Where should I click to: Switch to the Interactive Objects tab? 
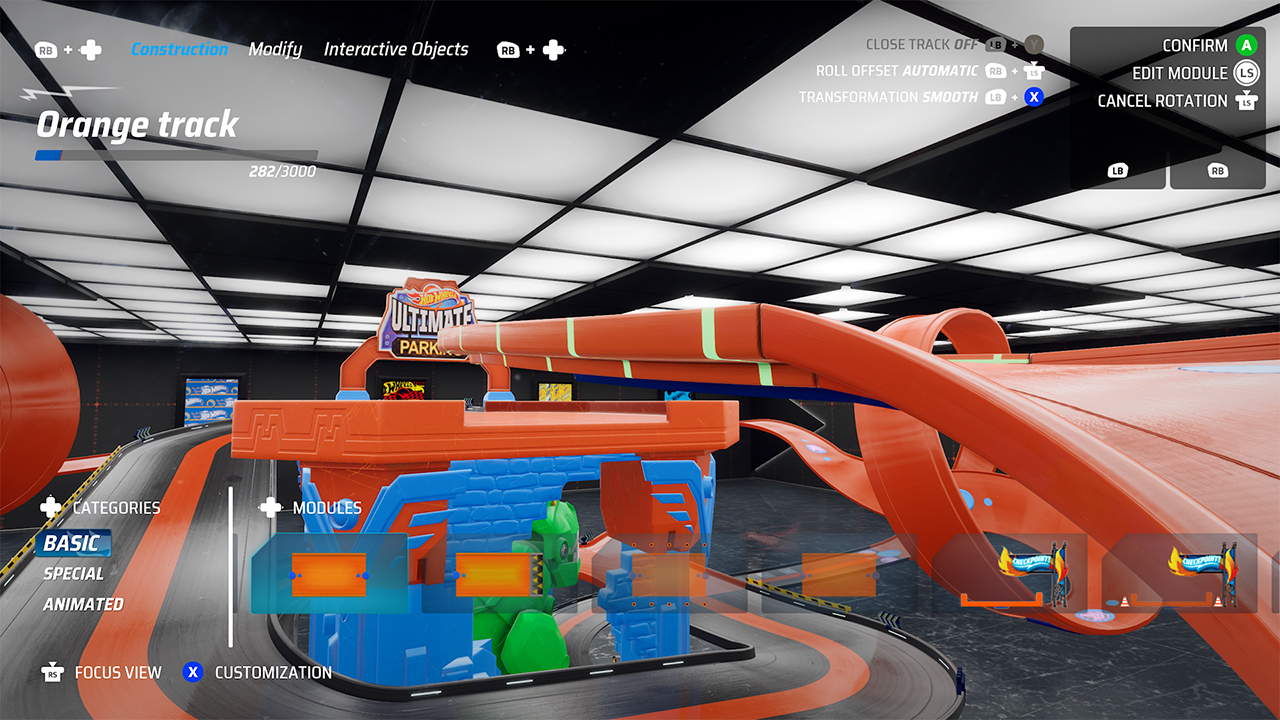(396, 49)
